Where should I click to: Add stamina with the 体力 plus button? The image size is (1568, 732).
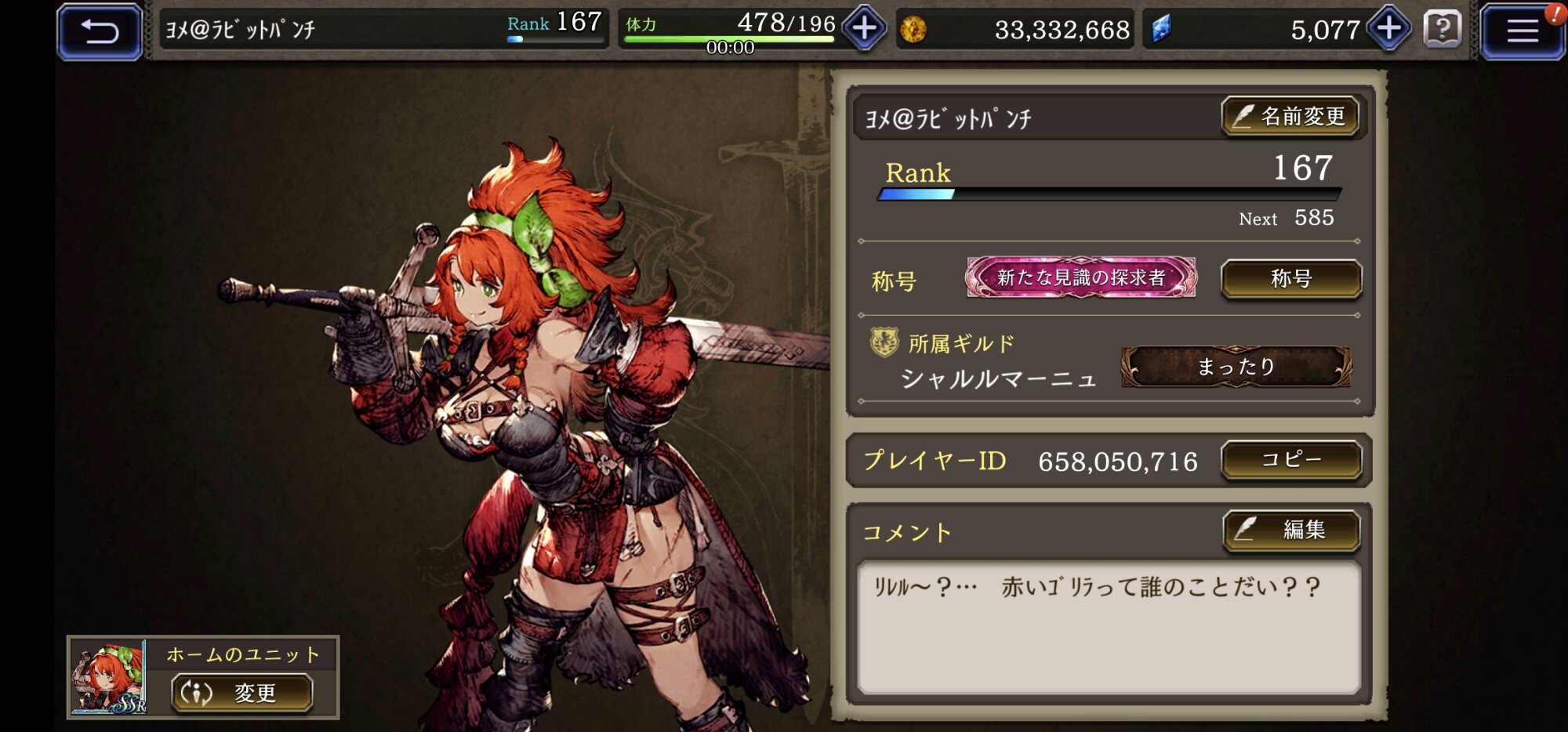pyautogui.click(x=864, y=29)
